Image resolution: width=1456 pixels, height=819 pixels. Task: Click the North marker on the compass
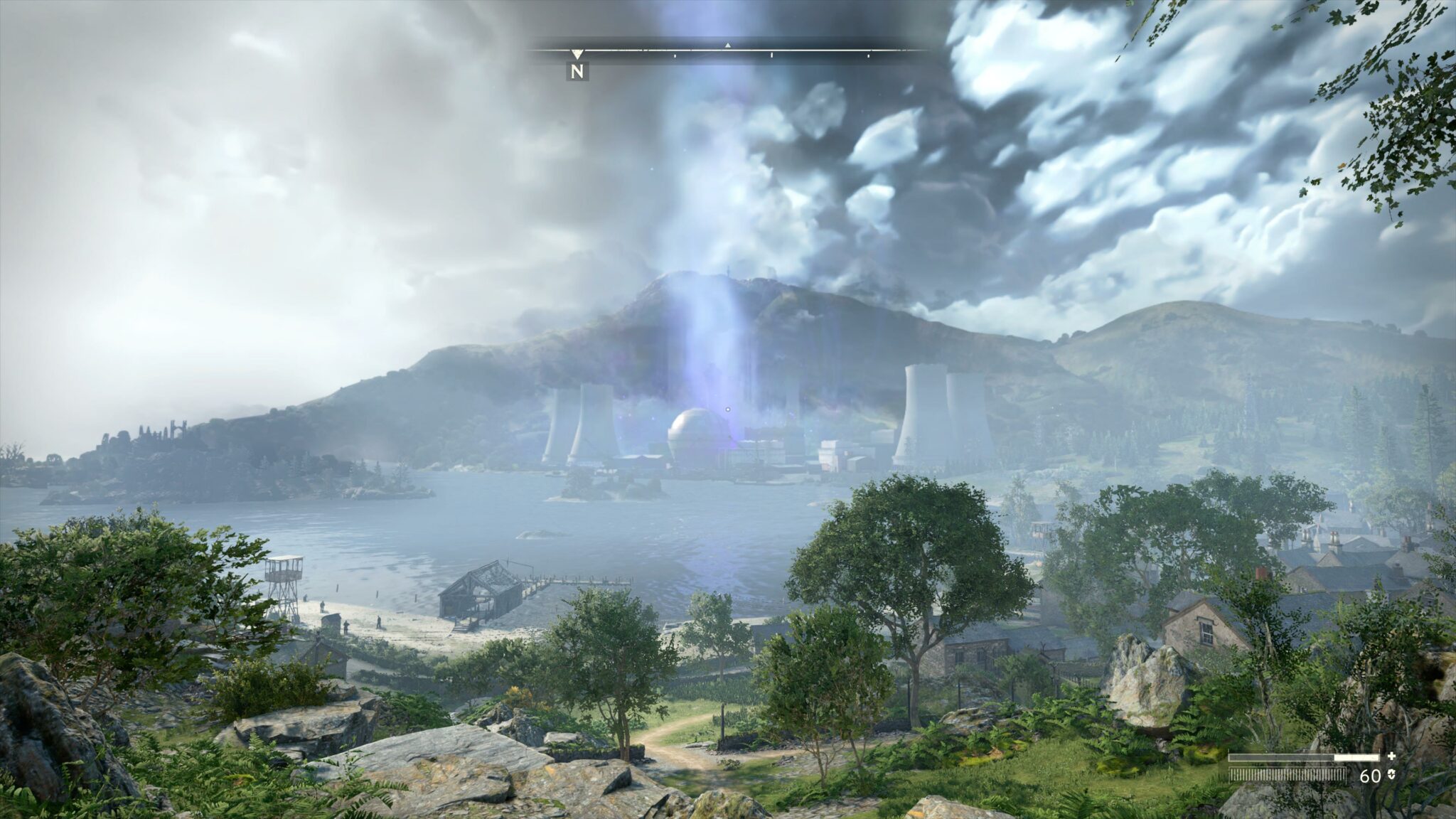pyautogui.click(x=577, y=70)
